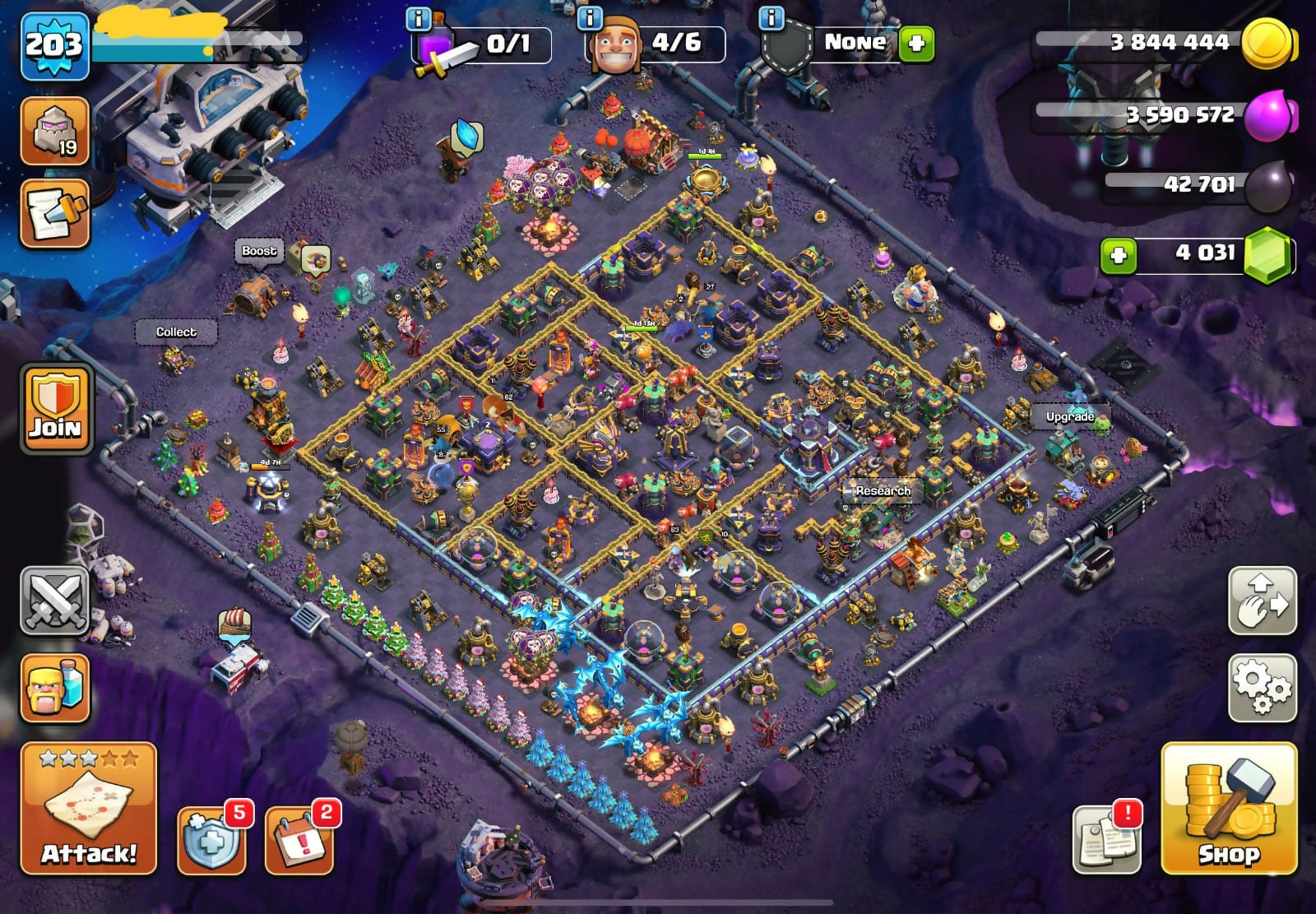This screenshot has width=1316, height=914.
Task: Open the shield with plus icon
Action: pos(212,839)
